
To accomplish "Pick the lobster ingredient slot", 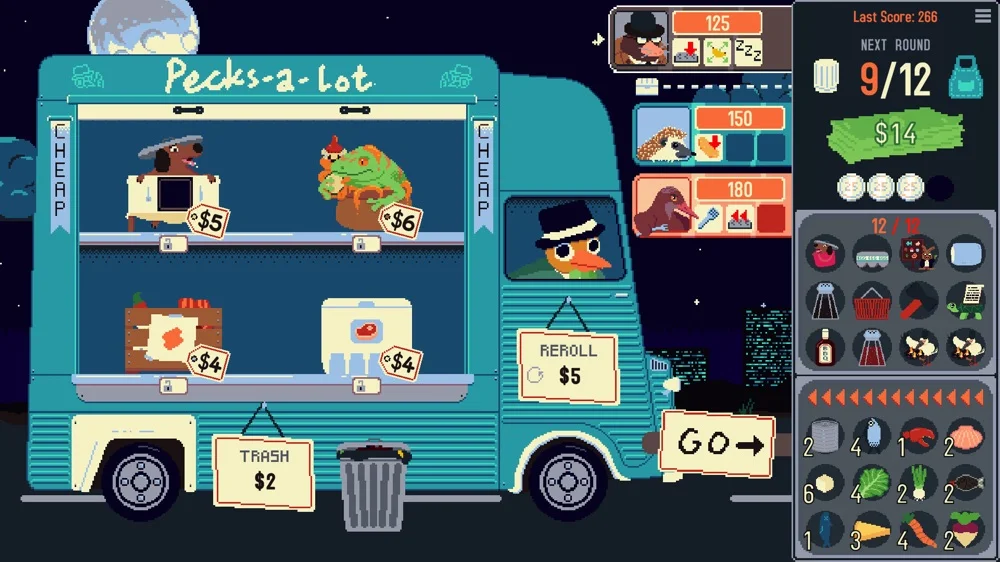I will pos(918,437).
